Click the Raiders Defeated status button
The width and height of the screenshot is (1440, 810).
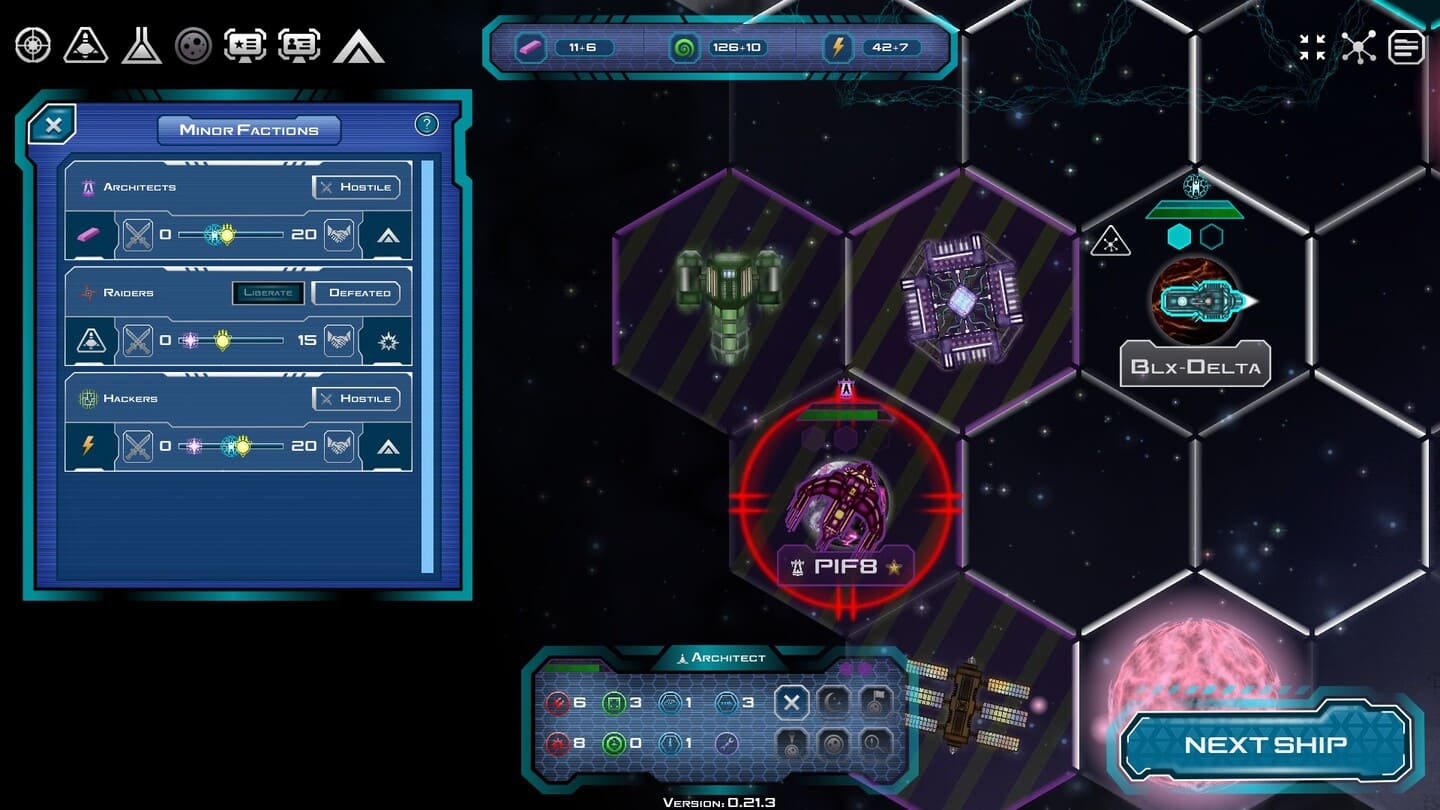[356, 293]
